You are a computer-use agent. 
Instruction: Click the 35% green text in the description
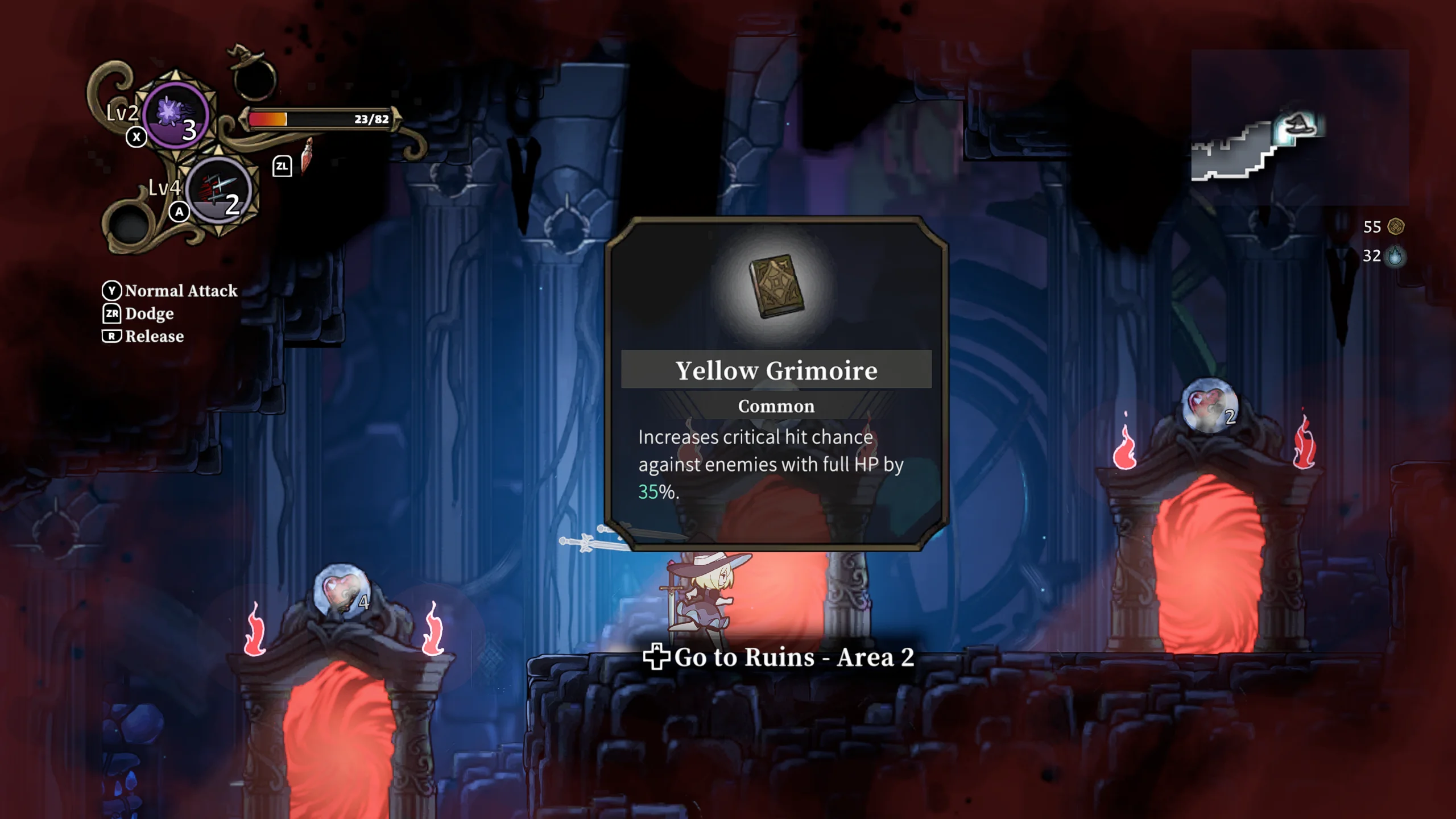click(x=652, y=490)
